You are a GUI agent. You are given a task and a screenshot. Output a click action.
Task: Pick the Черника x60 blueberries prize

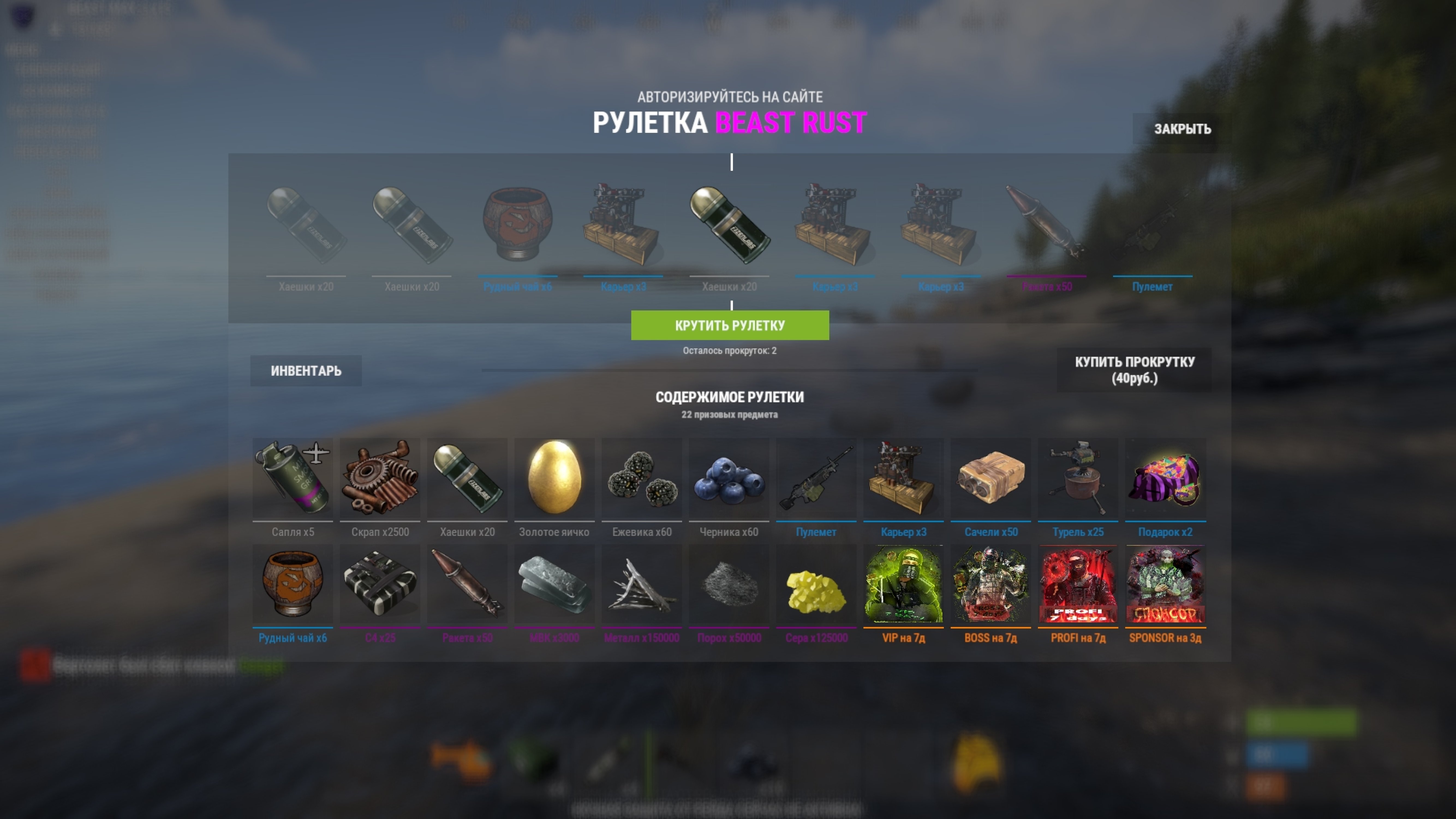[x=729, y=479]
